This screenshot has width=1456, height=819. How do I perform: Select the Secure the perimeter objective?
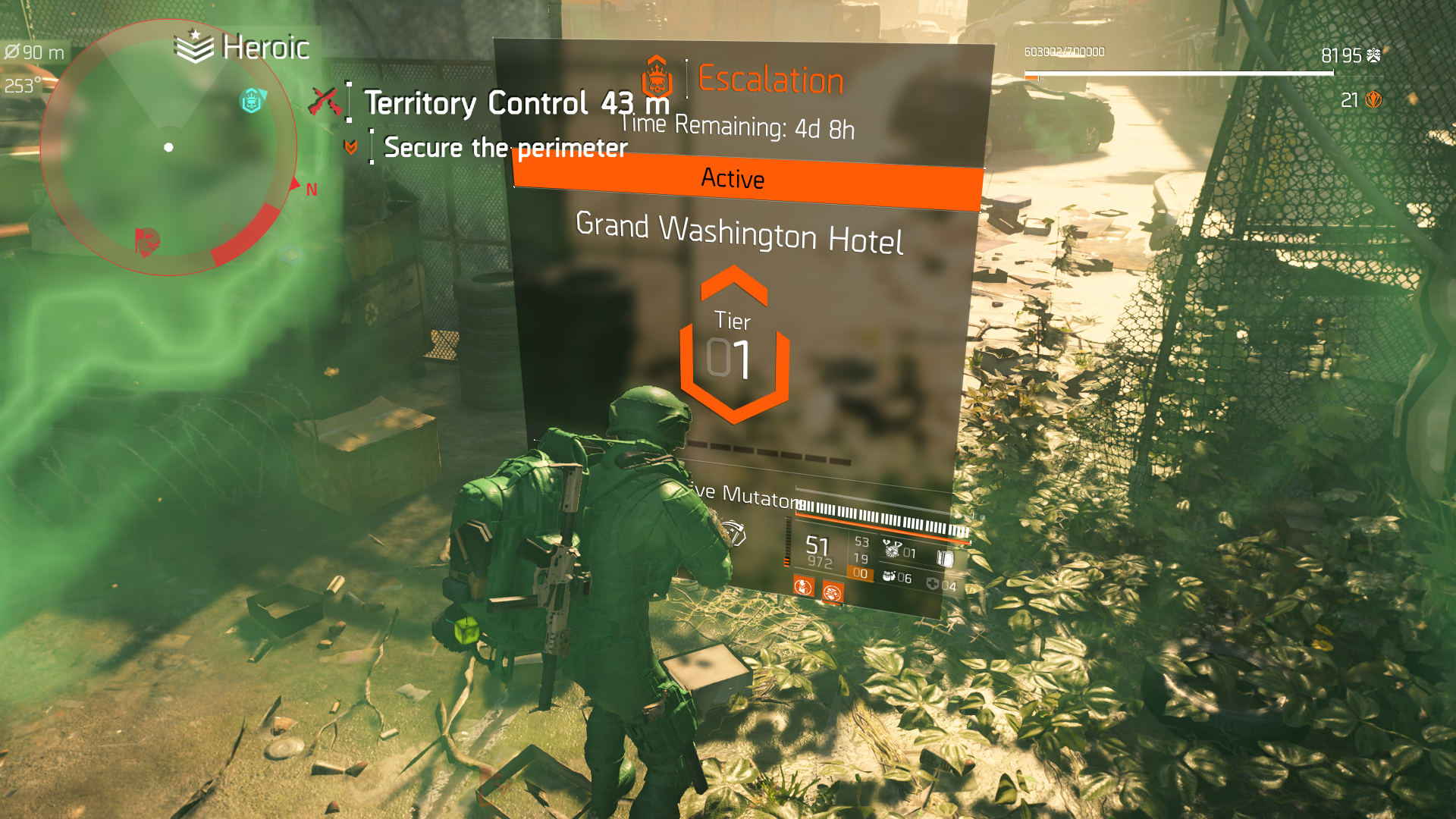tap(505, 147)
